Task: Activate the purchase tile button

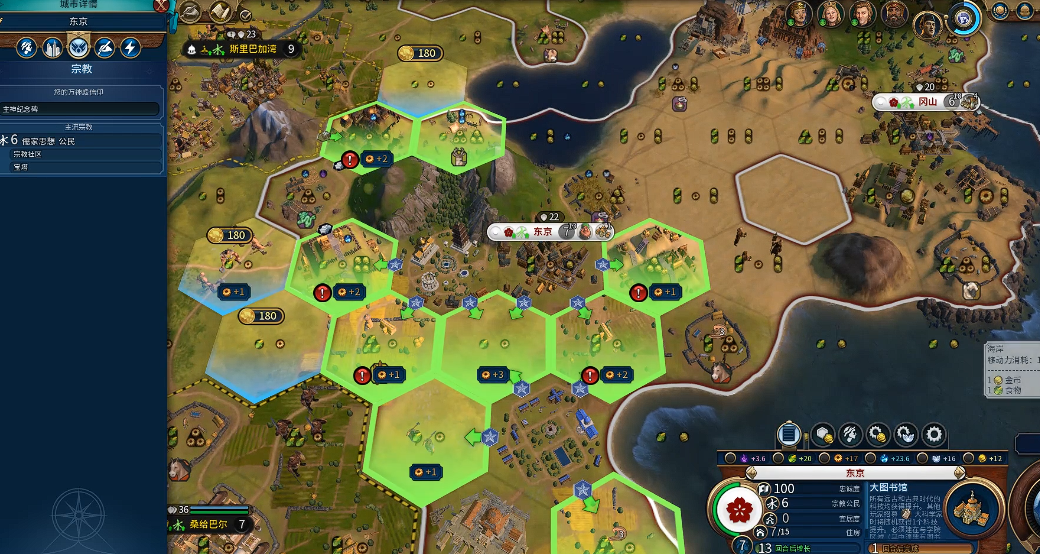Action: pyautogui.click(x=821, y=434)
